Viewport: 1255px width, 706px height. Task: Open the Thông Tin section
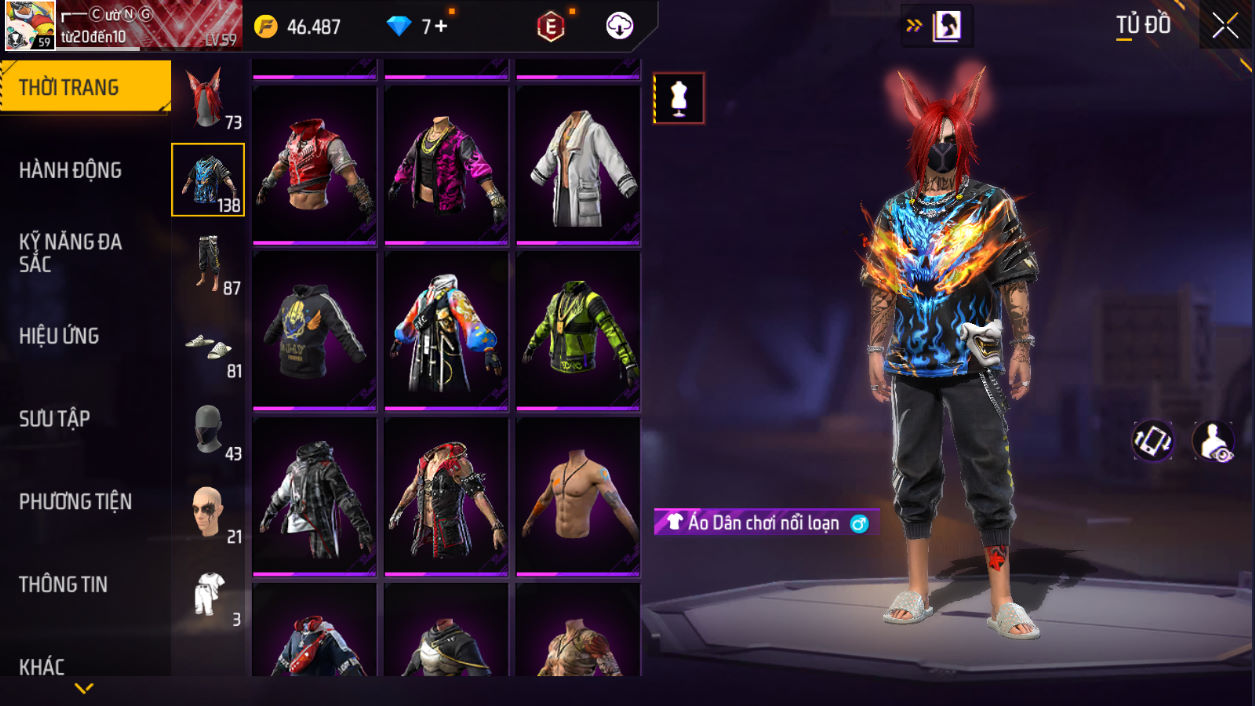click(x=63, y=584)
